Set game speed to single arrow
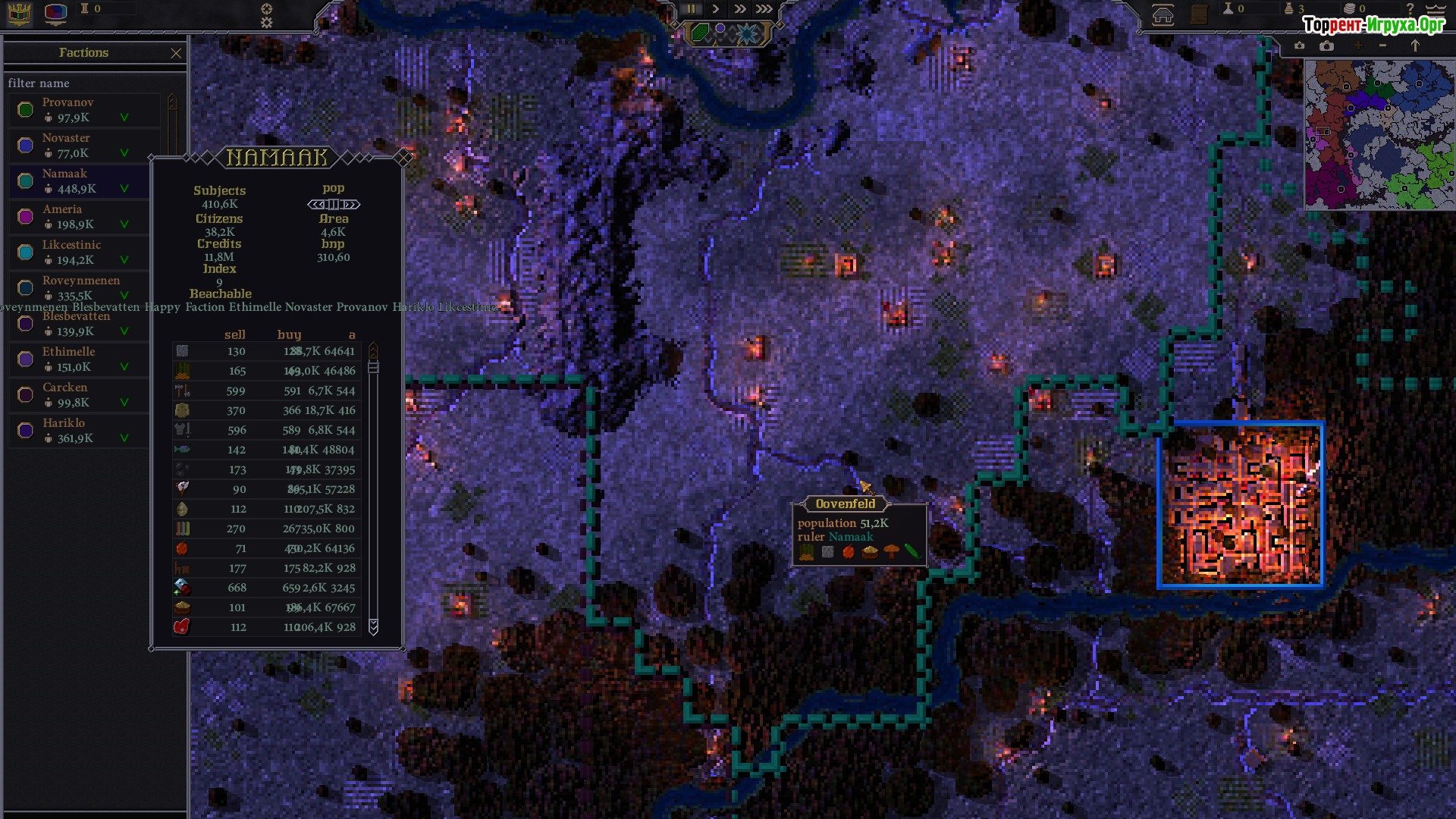 pyautogui.click(x=715, y=9)
